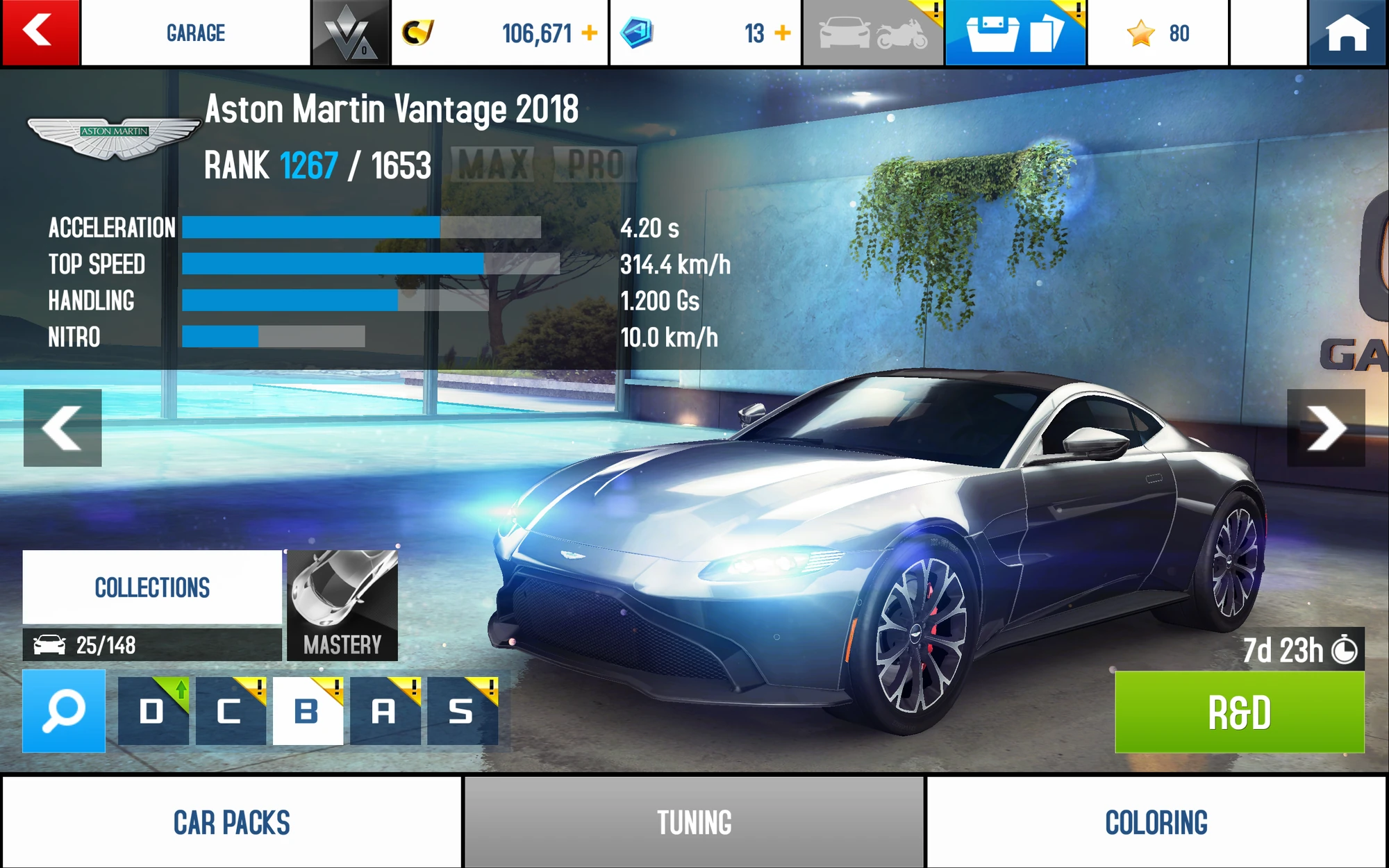1389x868 pixels.
Task: Show the next car in garage
Action: [1325, 428]
